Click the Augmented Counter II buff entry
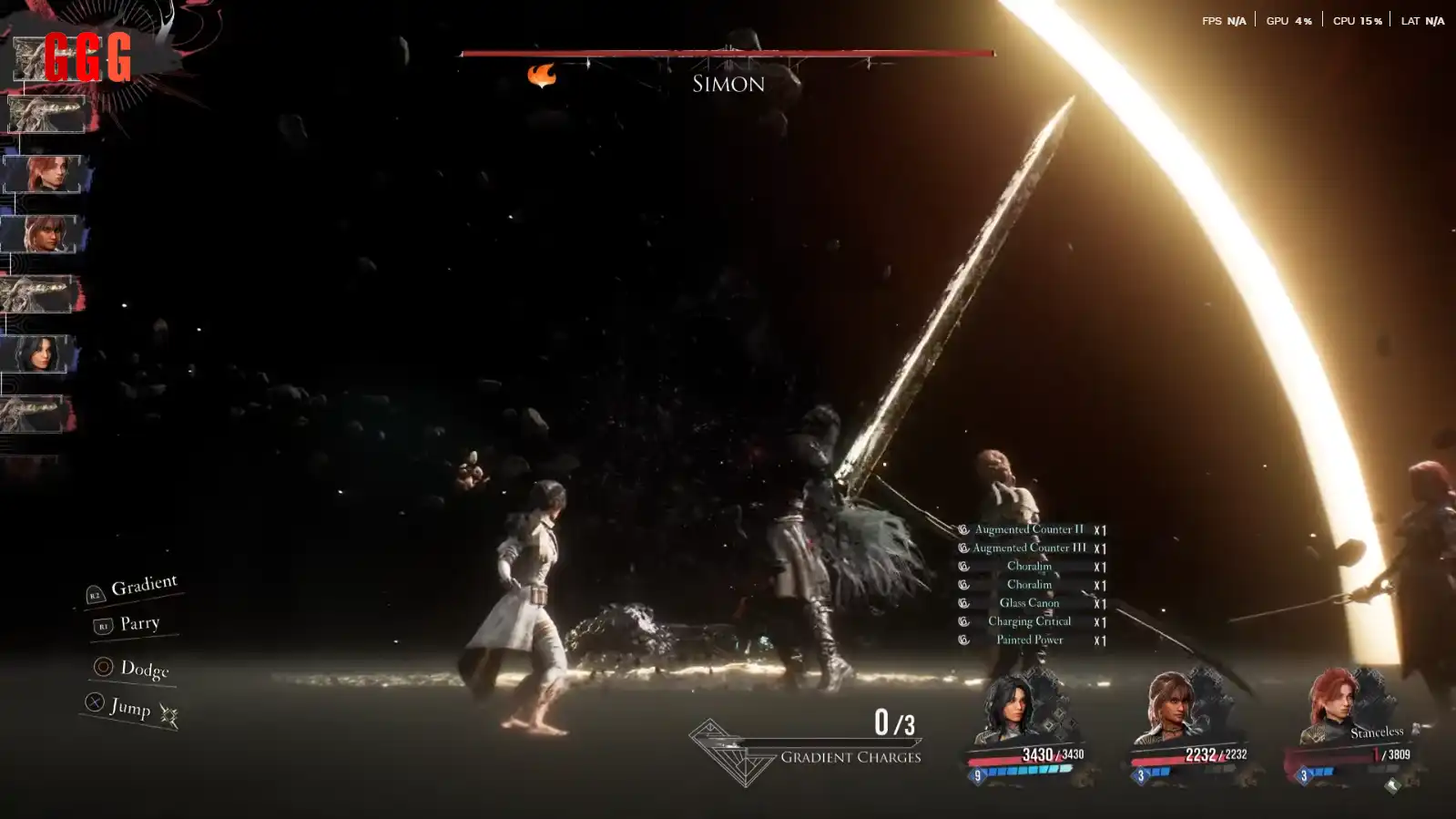The height and width of the screenshot is (819, 1456). 1029,529
